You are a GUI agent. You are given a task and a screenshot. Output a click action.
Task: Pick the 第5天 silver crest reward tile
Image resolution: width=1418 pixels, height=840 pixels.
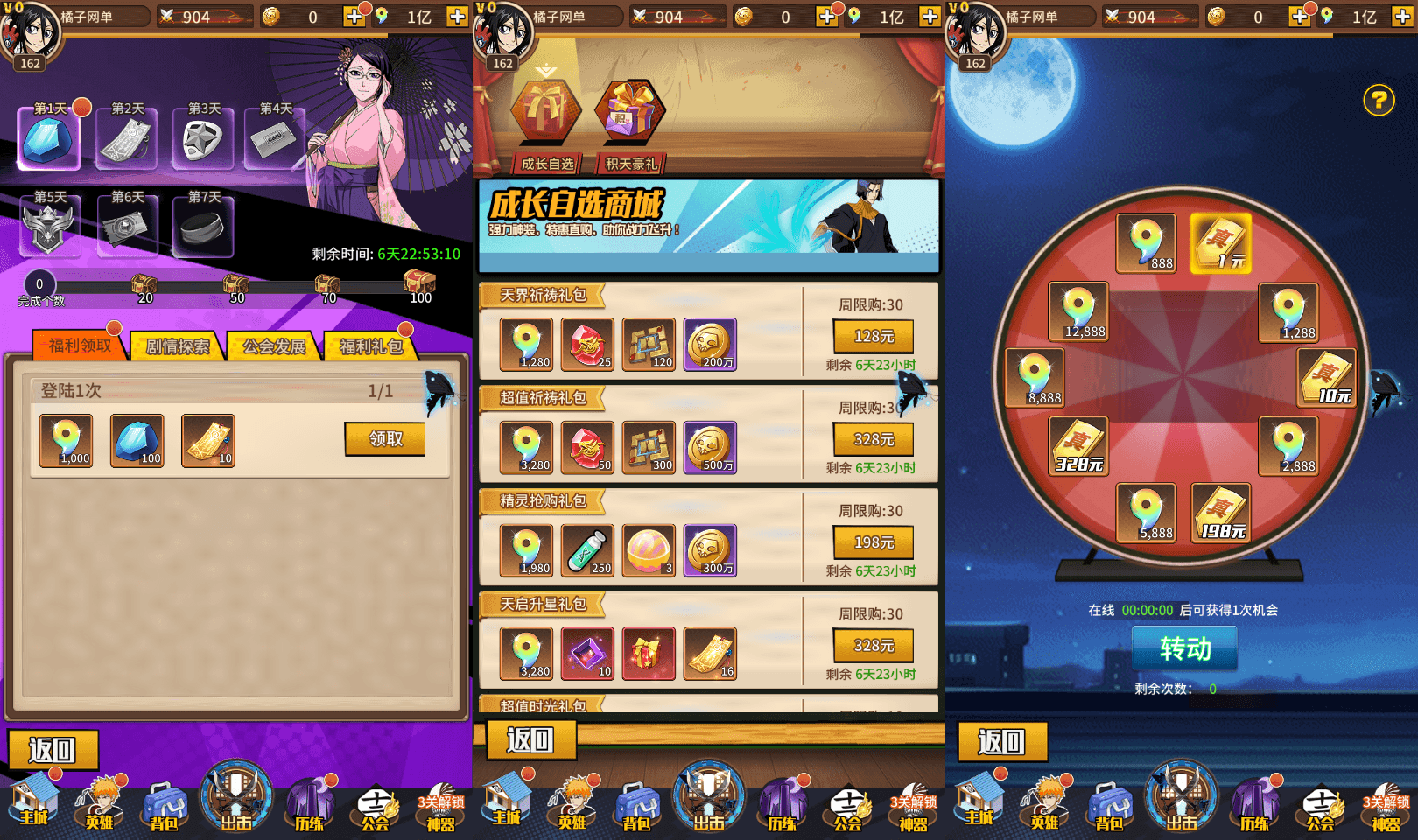50,227
